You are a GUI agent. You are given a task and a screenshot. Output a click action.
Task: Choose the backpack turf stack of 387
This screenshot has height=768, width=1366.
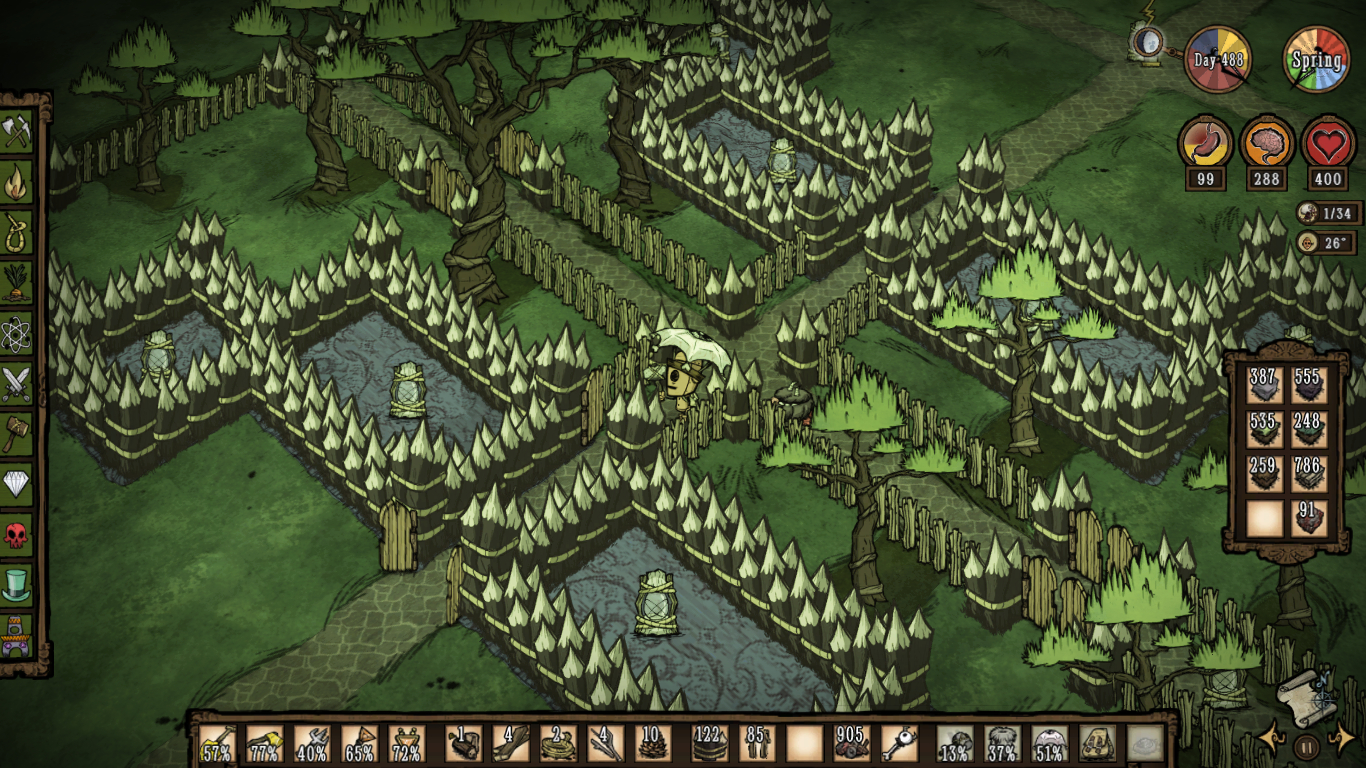point(1264,385)
